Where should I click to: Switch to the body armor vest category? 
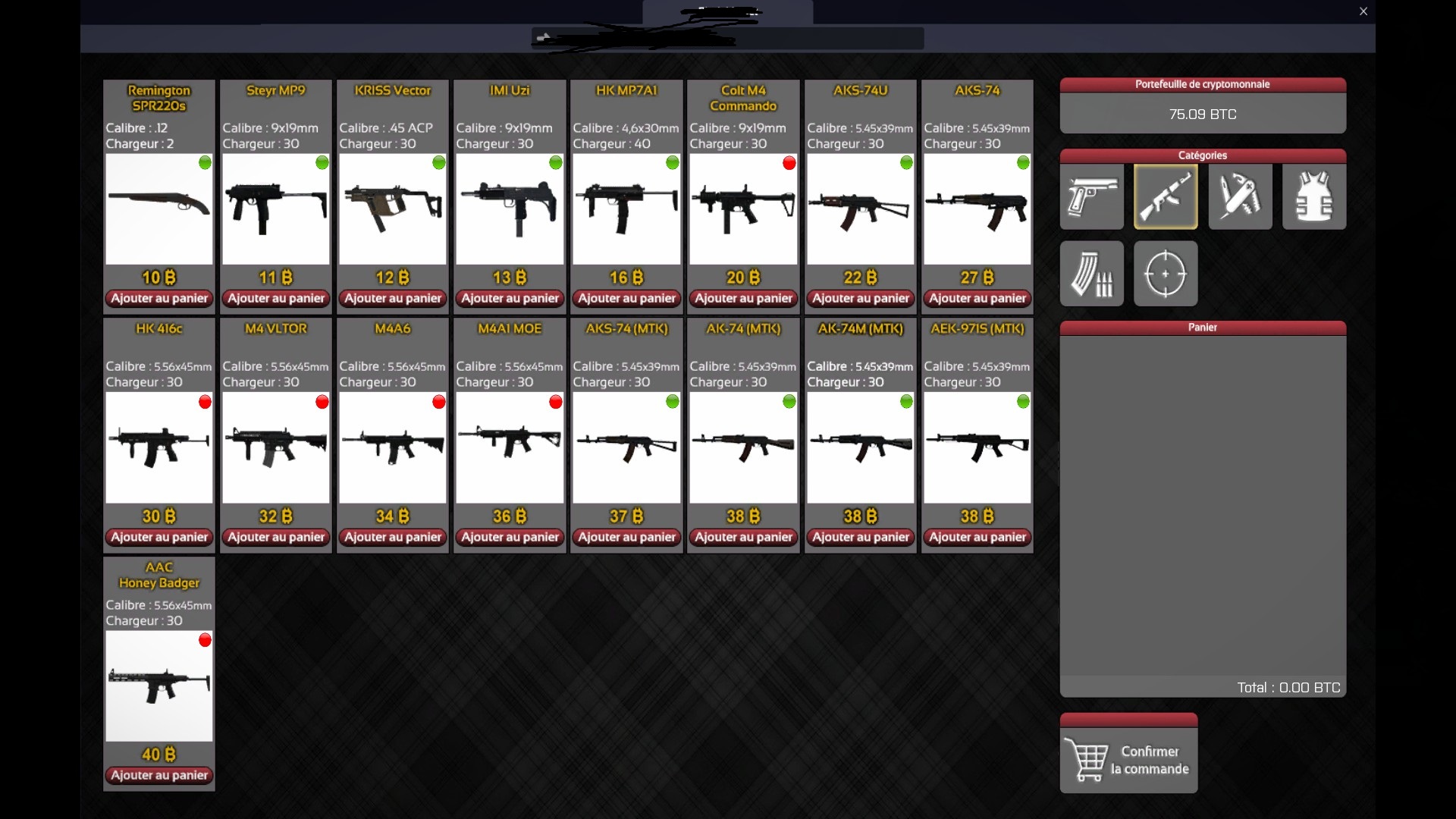pyautogui.click(x=1313, y=197)
